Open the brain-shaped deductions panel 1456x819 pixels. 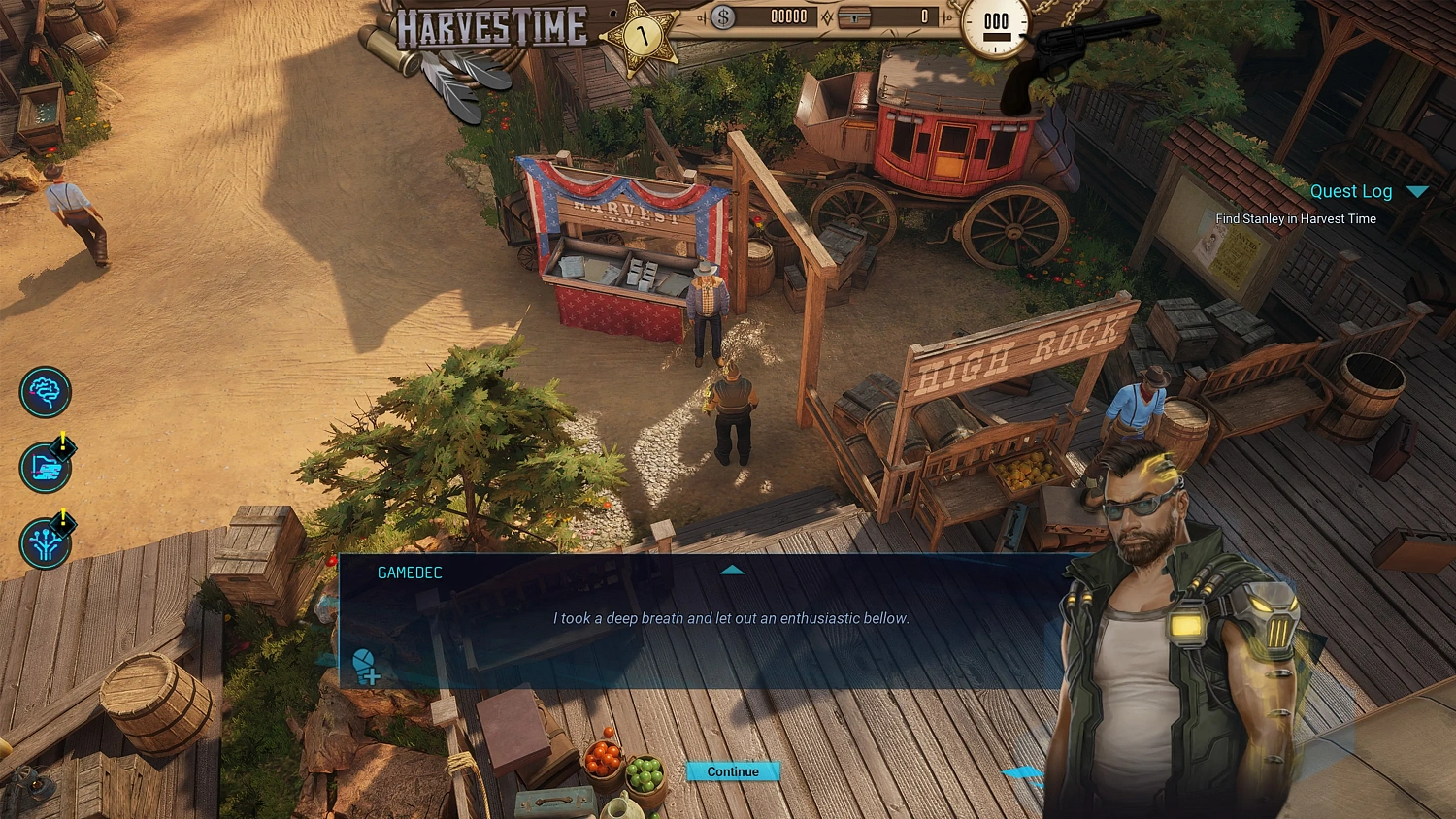[45, 392]
